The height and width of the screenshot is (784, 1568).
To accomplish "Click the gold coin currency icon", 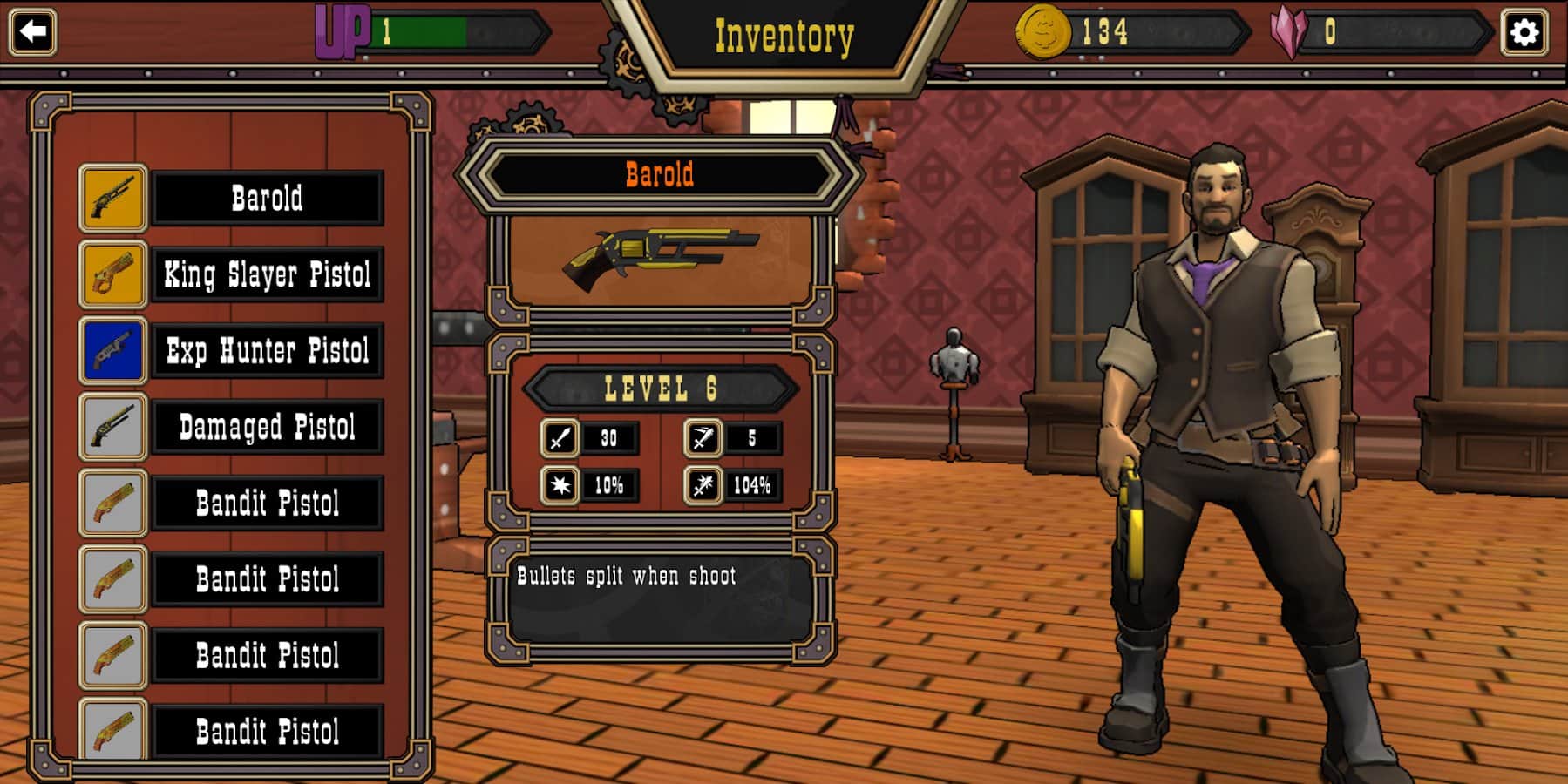I will click(x=1042, y=33).
